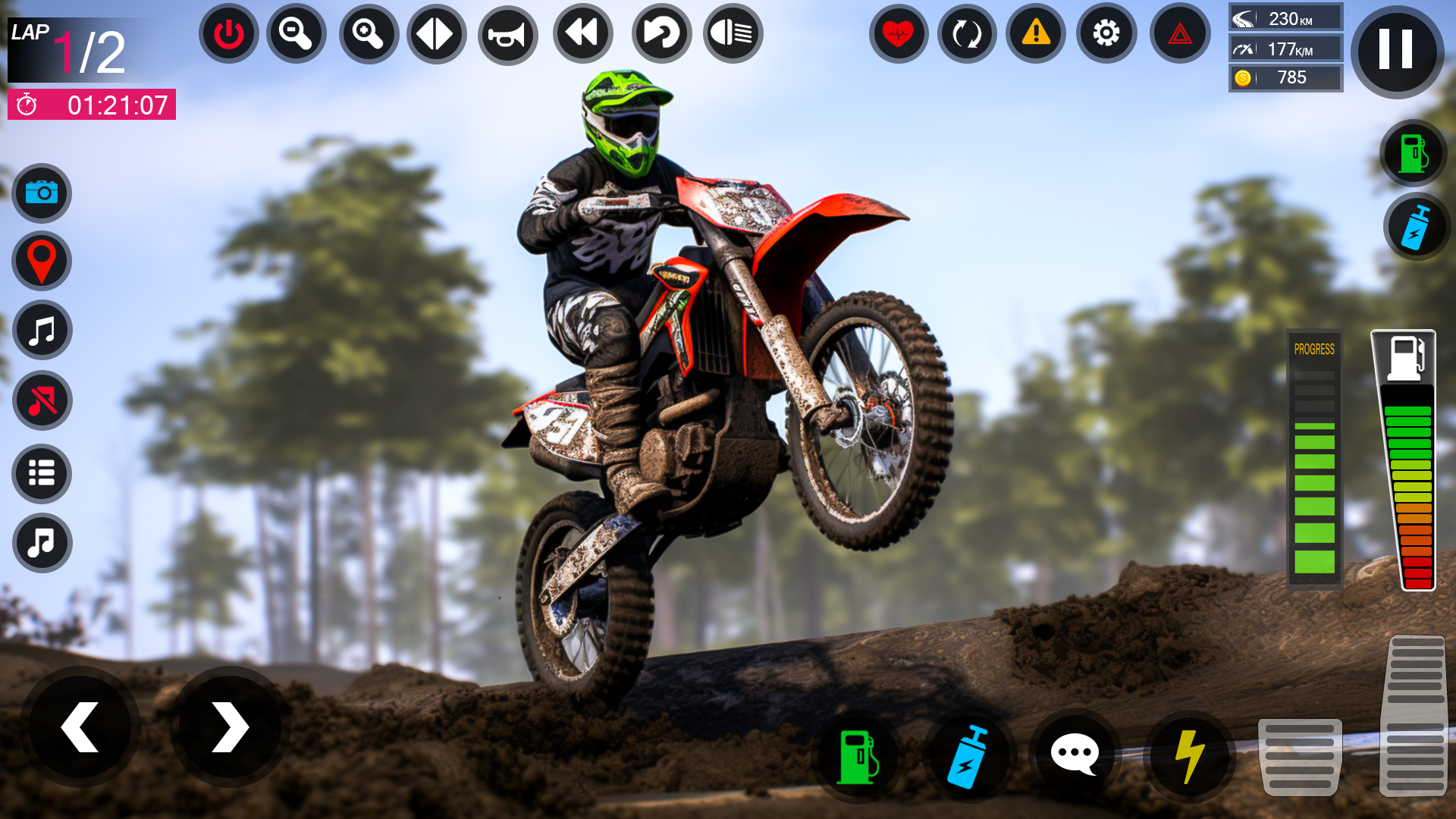
Task: Mute the game music
Action: (x=42, y=400)
